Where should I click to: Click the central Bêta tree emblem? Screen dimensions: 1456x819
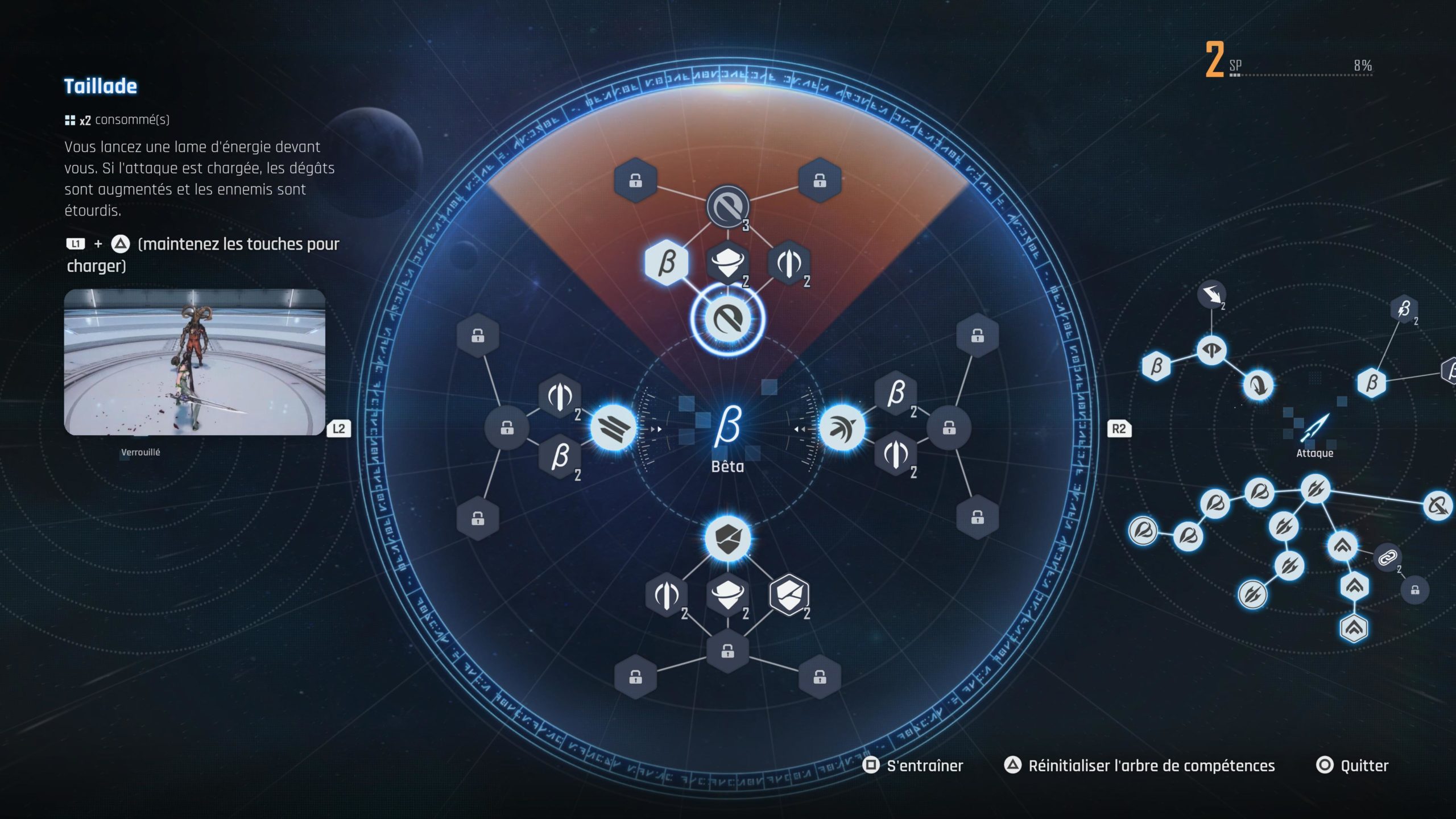point(727,427)
